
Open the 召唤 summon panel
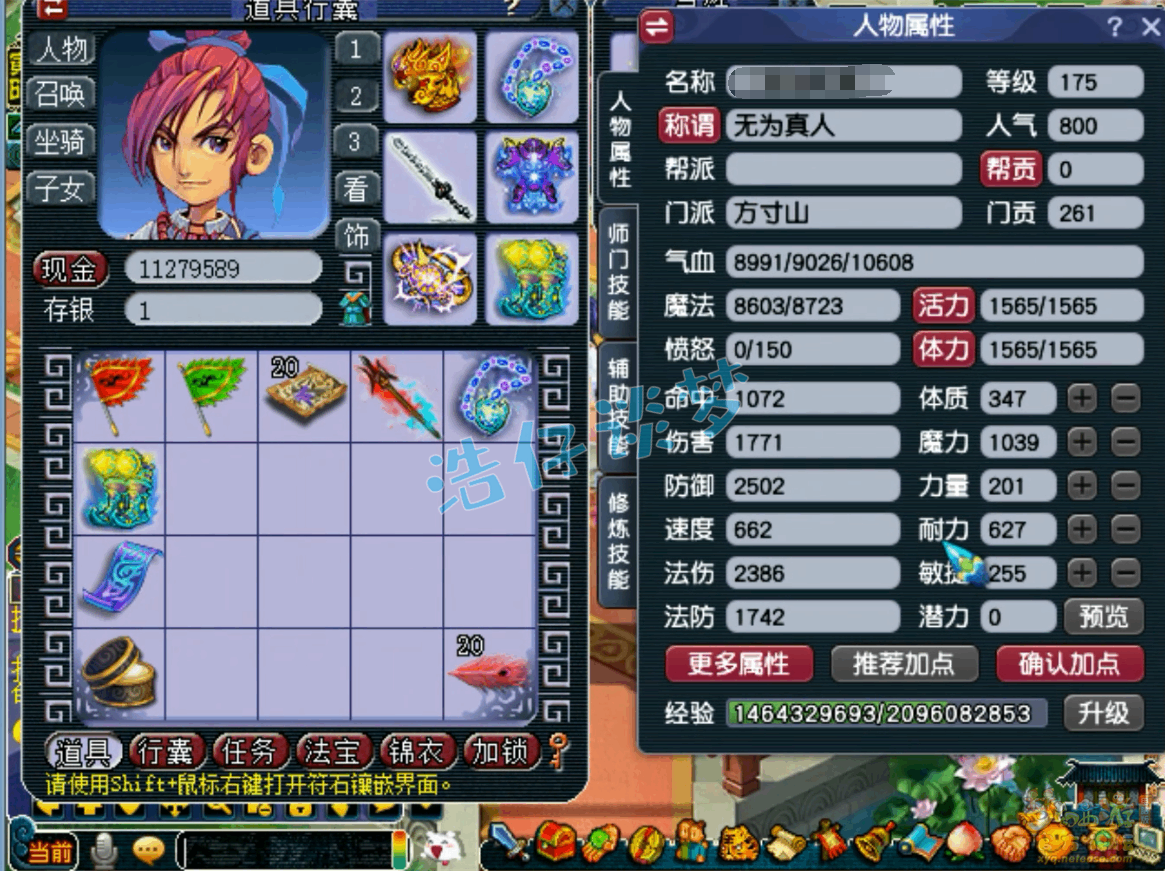(61, 95)
